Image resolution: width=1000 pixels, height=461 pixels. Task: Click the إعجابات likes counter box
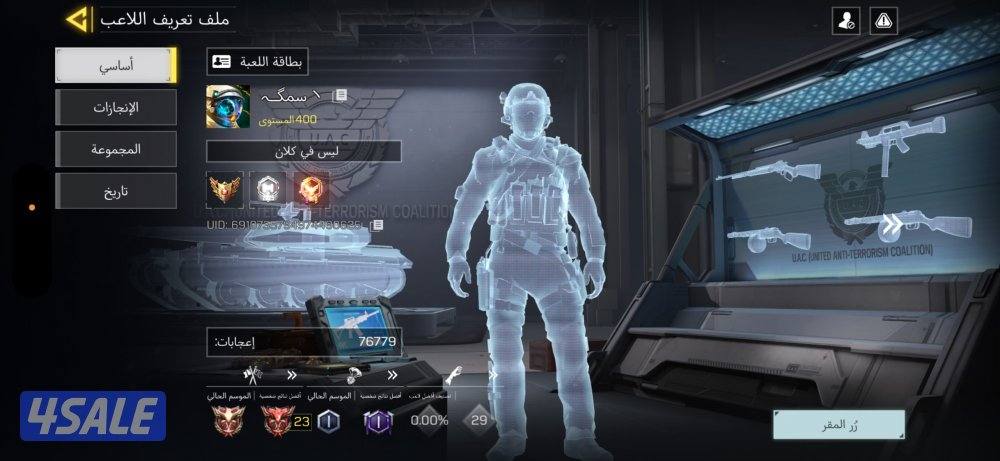(x=304, y=342)
